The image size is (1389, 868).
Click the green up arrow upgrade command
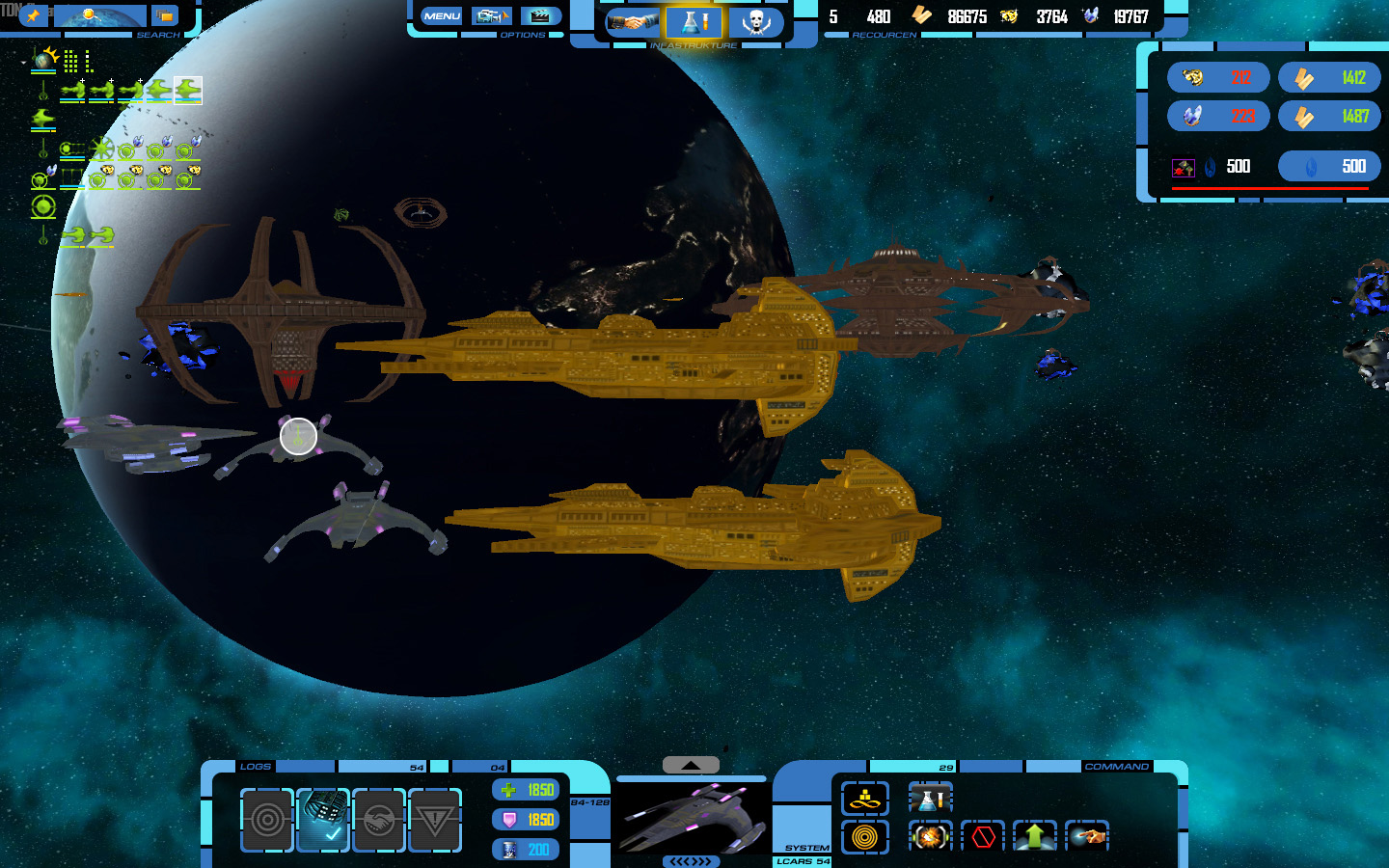tap(1035, 836)
